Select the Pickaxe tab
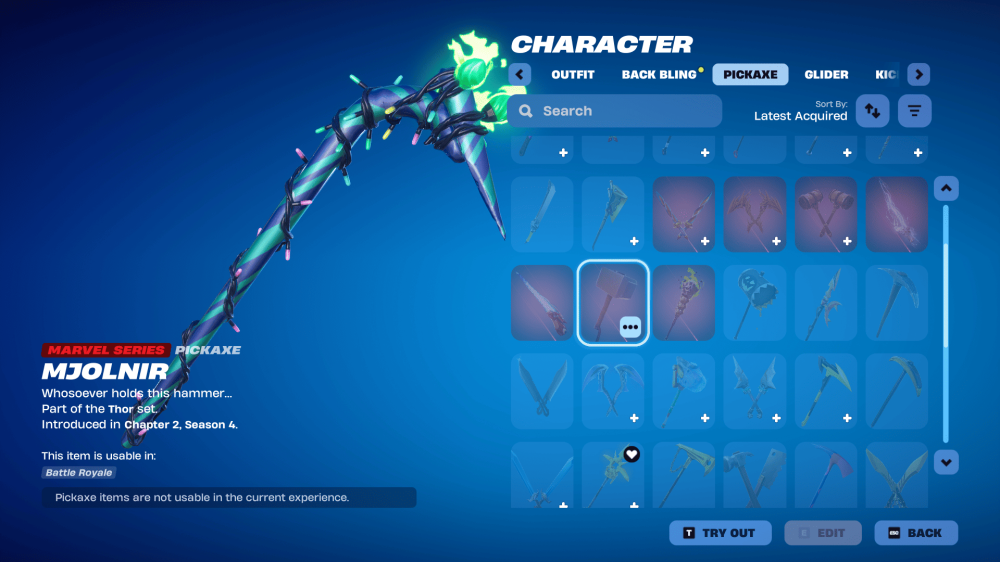This screenshot has height=562, width=1000. [750, 74]
